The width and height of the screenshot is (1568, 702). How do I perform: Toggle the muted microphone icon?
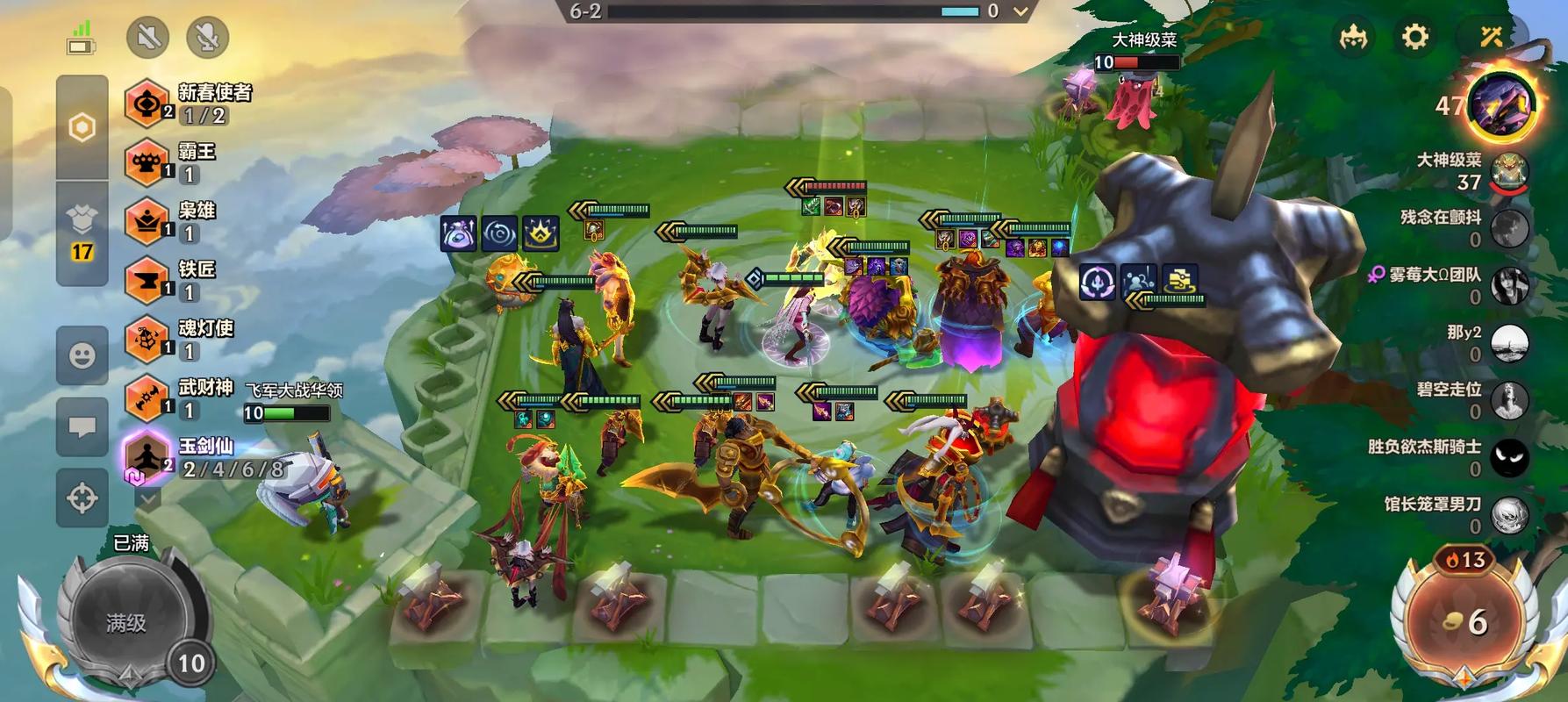coord(207,37)
